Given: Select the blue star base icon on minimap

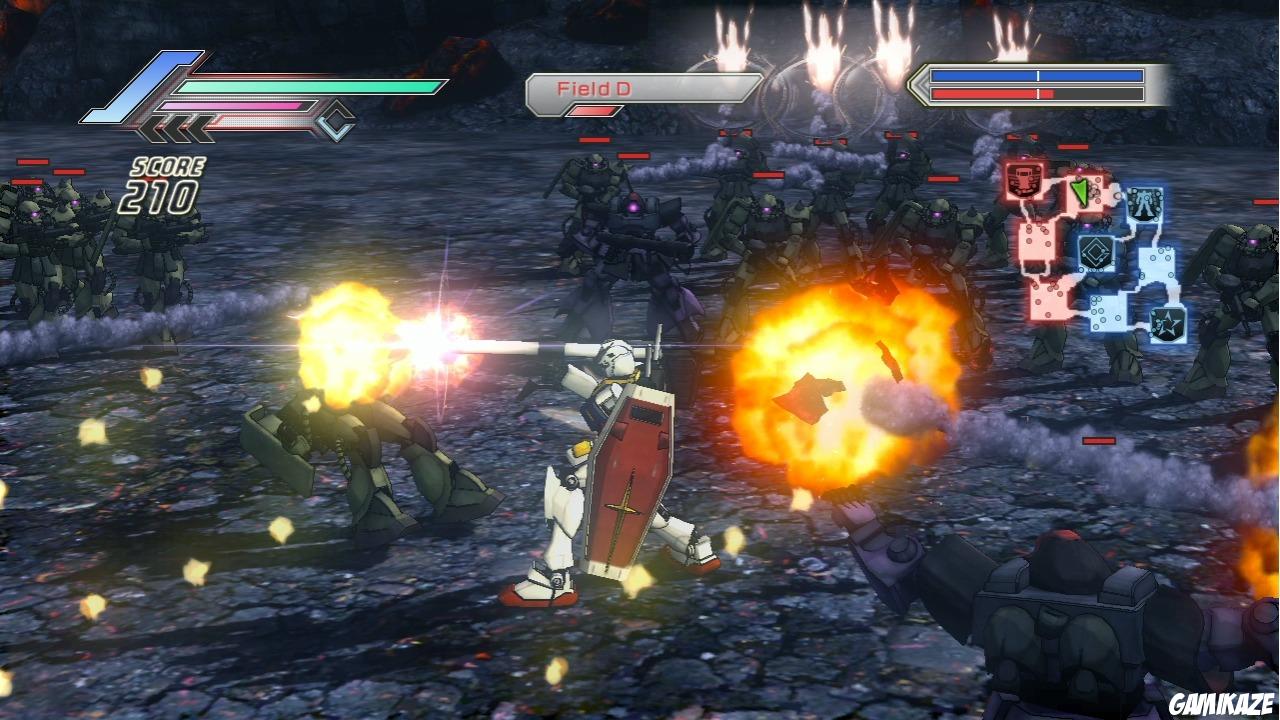Looking at the screenshot, I should pos(1167,322).
